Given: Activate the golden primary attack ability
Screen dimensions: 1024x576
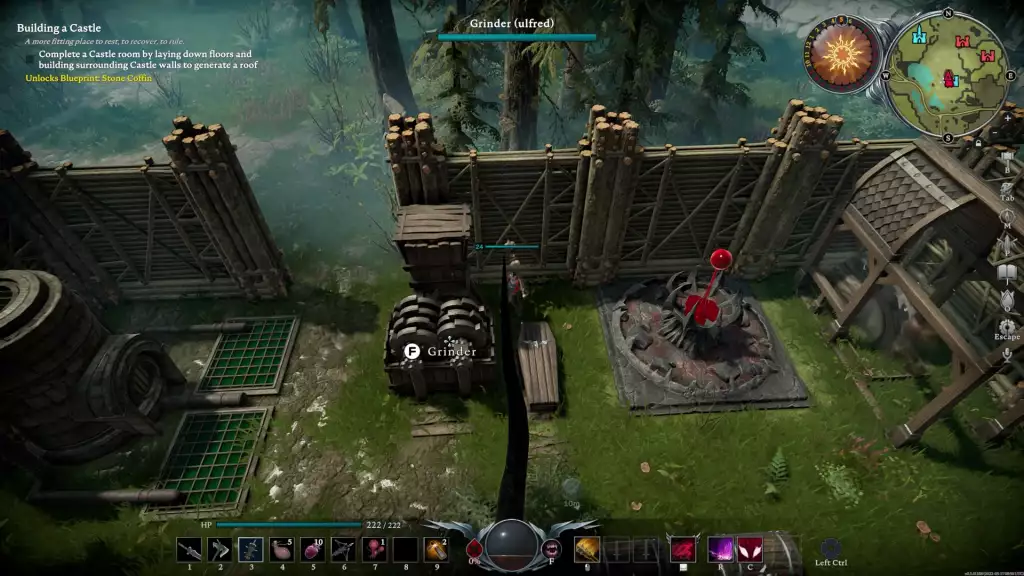Looking at the screenshot, I should [587, 549].
